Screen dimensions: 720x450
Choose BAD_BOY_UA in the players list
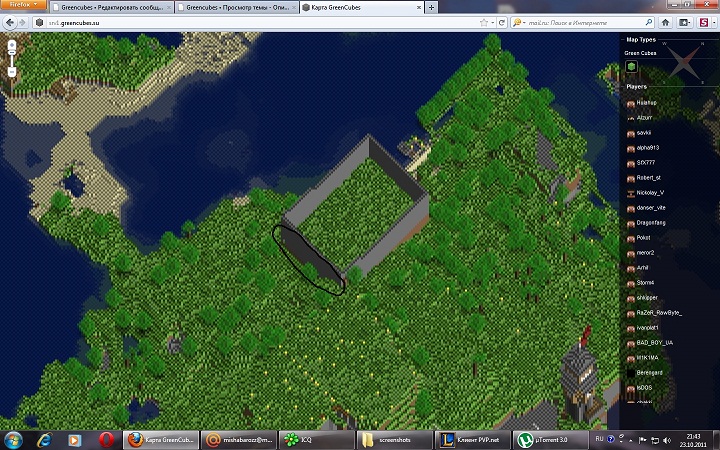coord(653,342)
